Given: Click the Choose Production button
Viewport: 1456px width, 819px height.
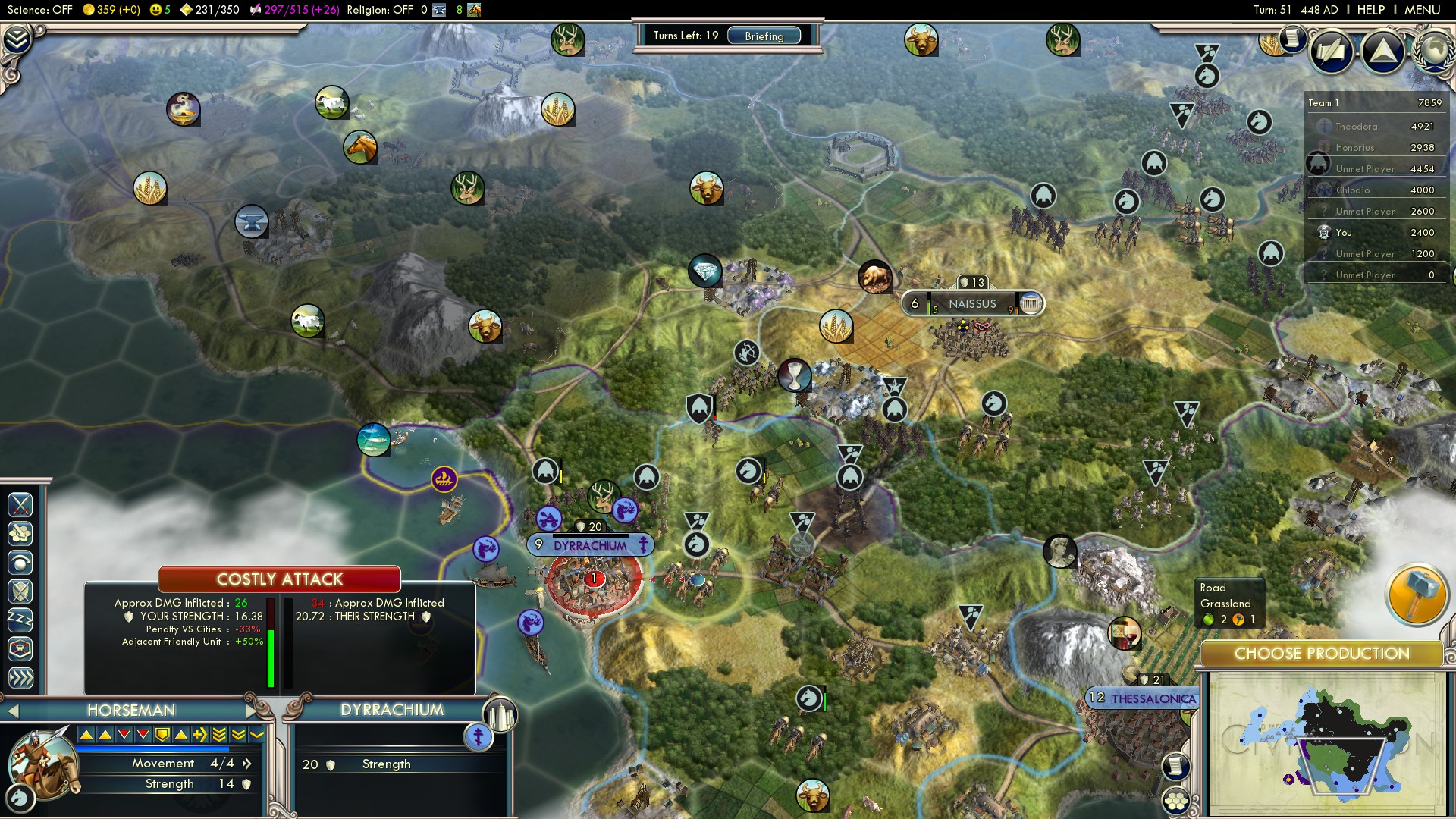Looking at the screenshot, I should (x=1321, y=654).
